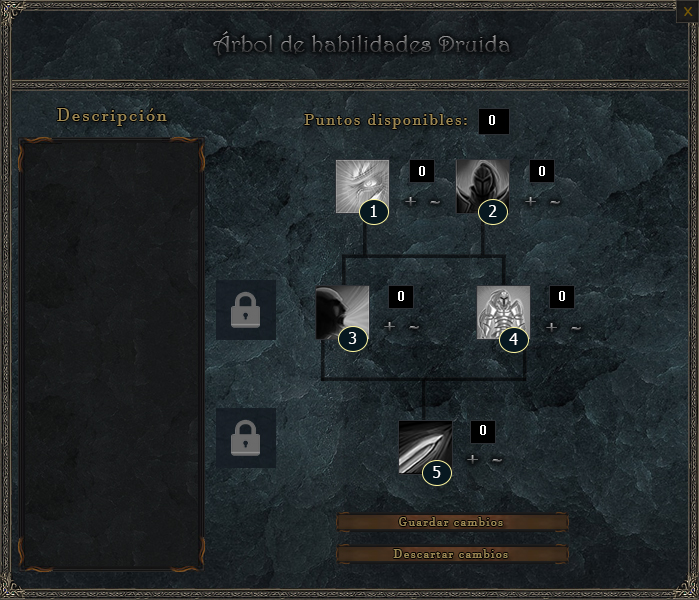This screenshot has width=699, height=600.
Task: Add a point to skill 3
Action: (389, 326)
